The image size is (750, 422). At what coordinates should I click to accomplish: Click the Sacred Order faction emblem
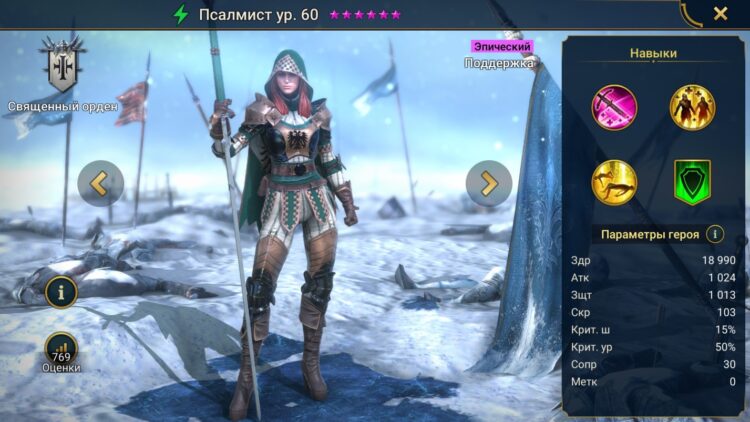click(63, 66)
